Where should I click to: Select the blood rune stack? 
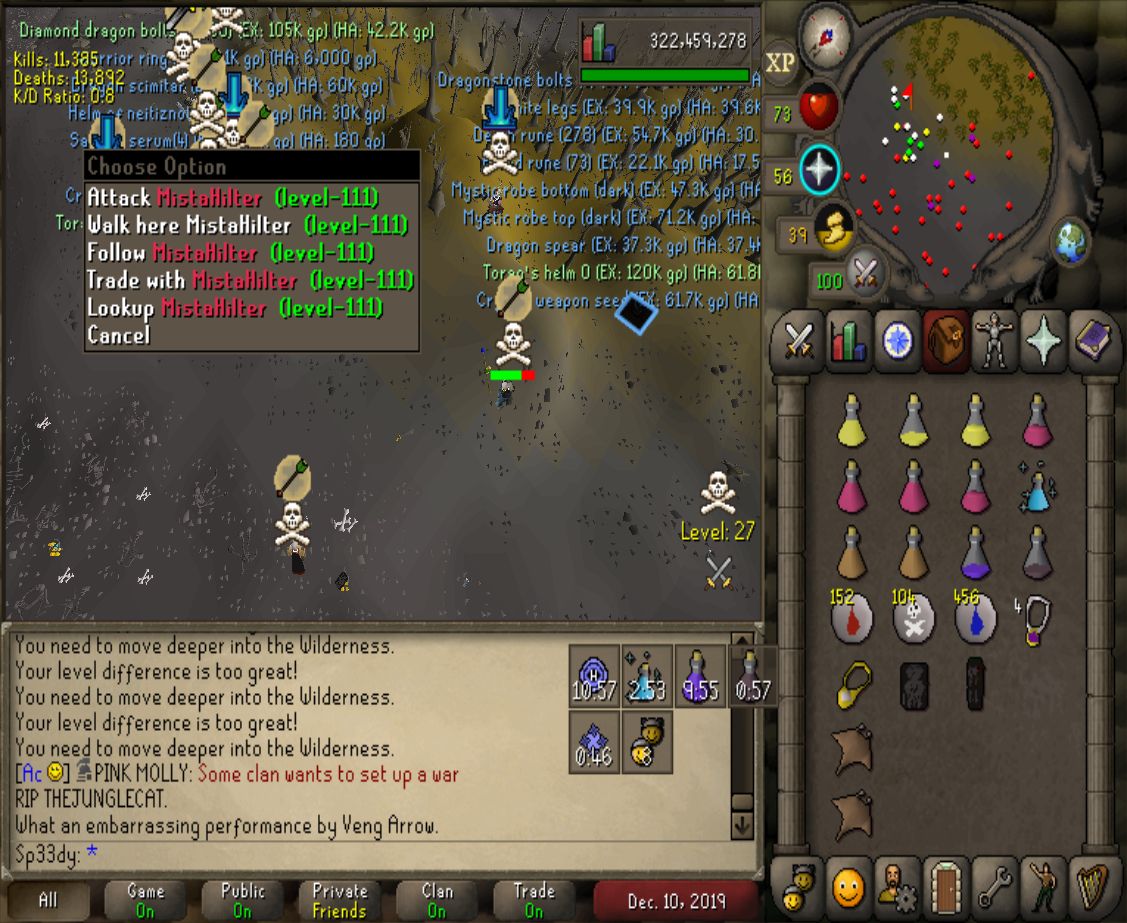tap(851, 619)
